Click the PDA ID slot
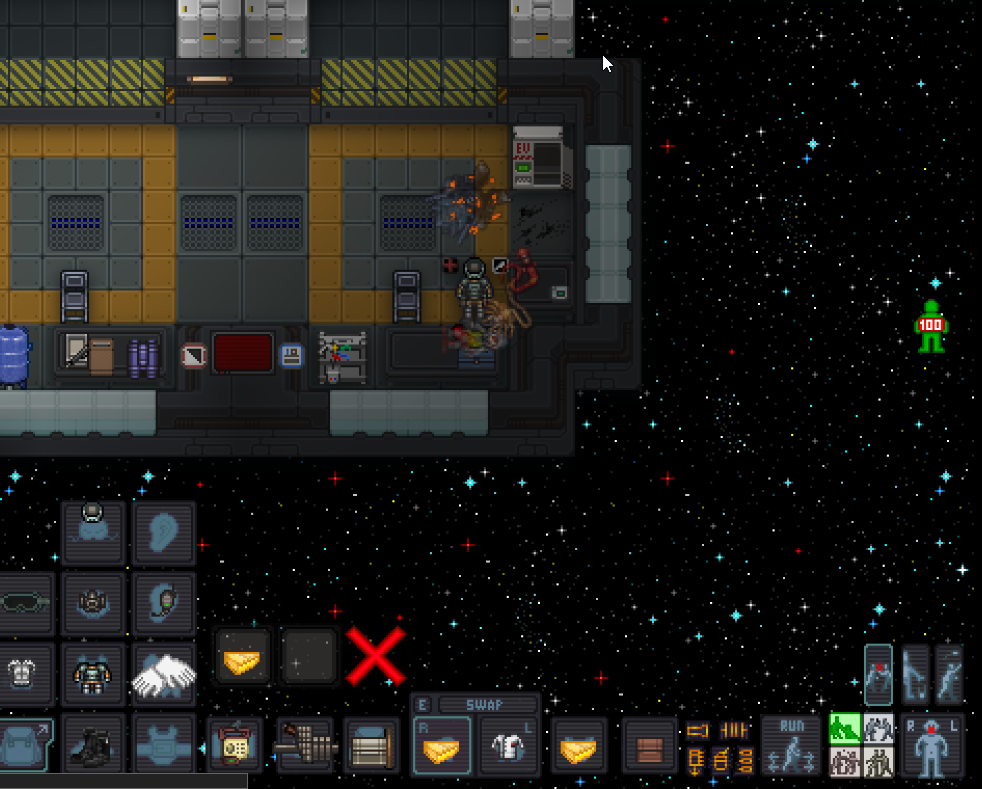 pos(235,746)
